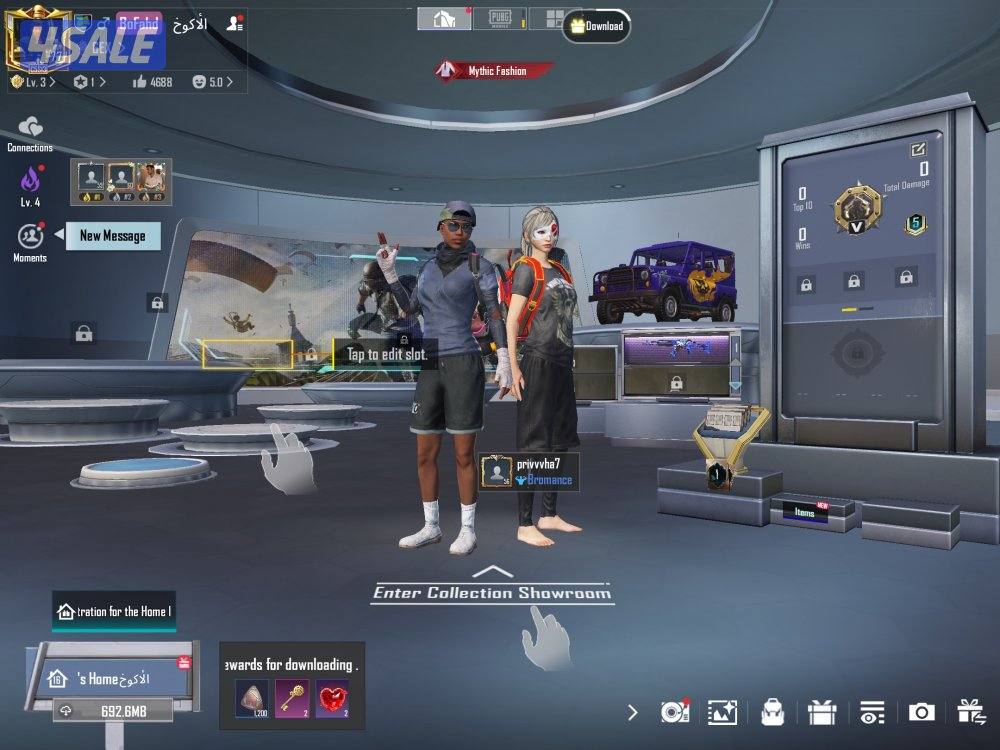The image size is (1000, 750).
Task: View the 4688 likes counter
Action: pos(152,82)
